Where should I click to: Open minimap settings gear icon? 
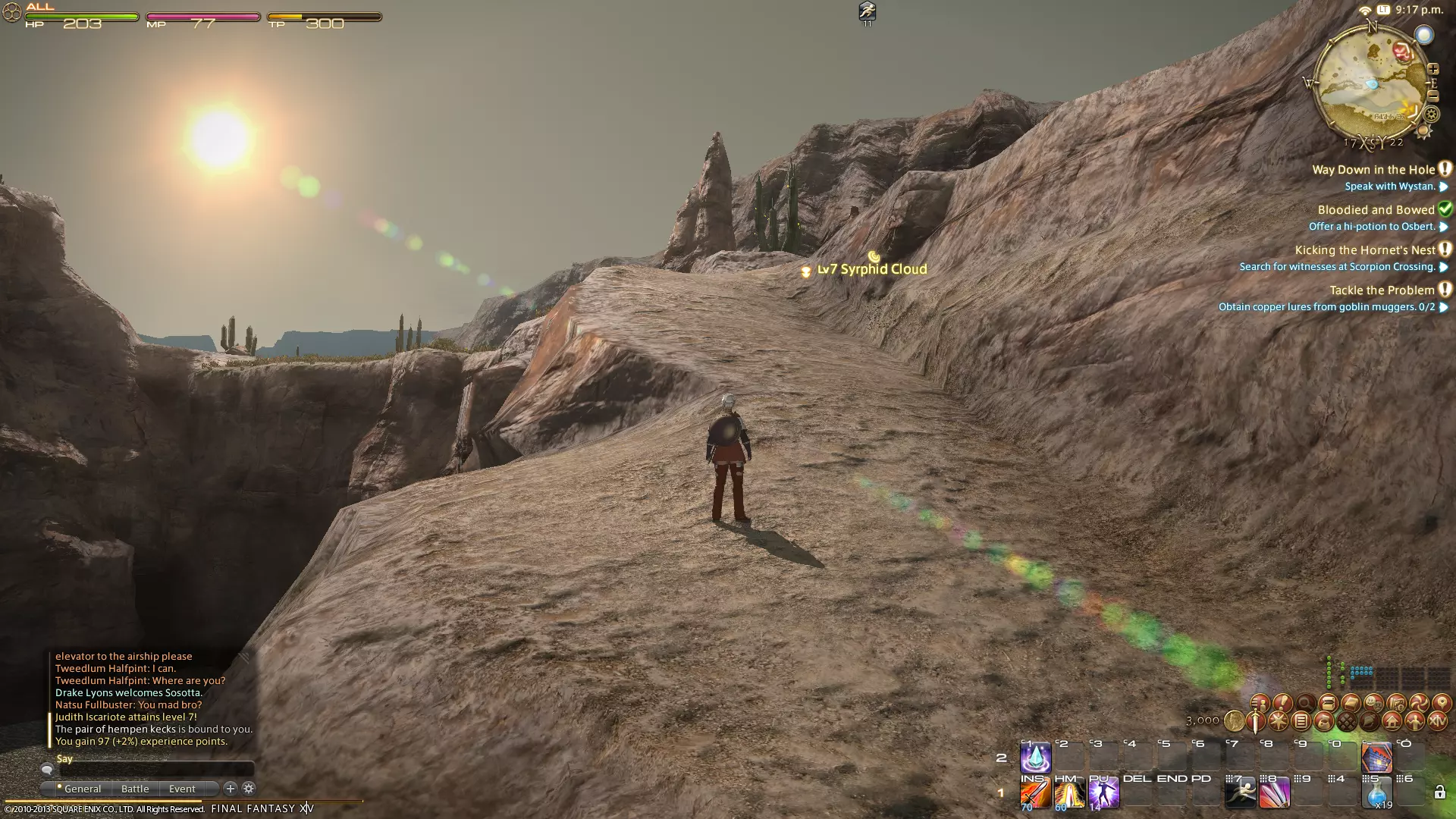pyautogui.click(x=1431, y=115)
